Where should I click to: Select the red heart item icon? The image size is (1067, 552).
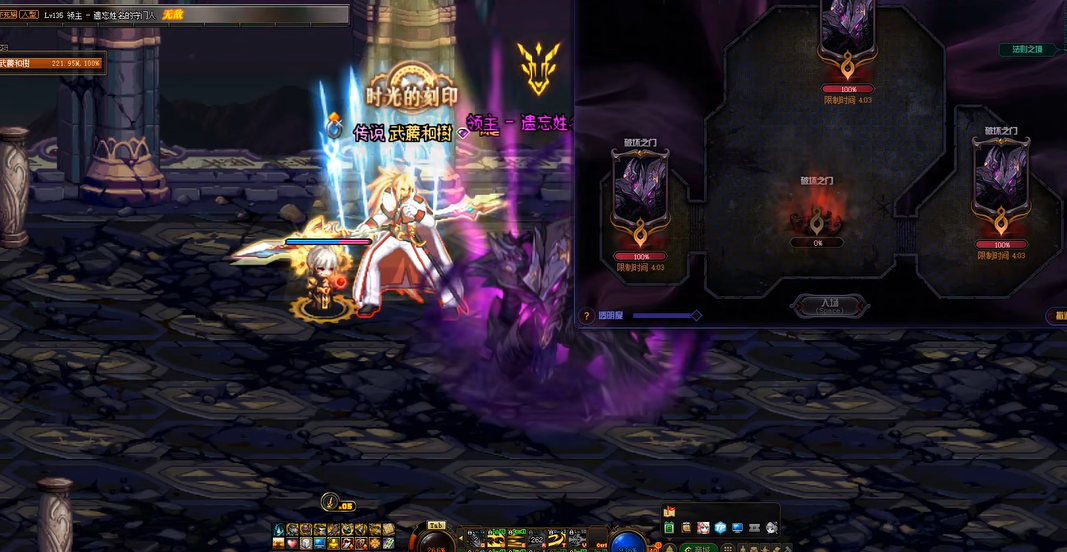click(292, 543)
